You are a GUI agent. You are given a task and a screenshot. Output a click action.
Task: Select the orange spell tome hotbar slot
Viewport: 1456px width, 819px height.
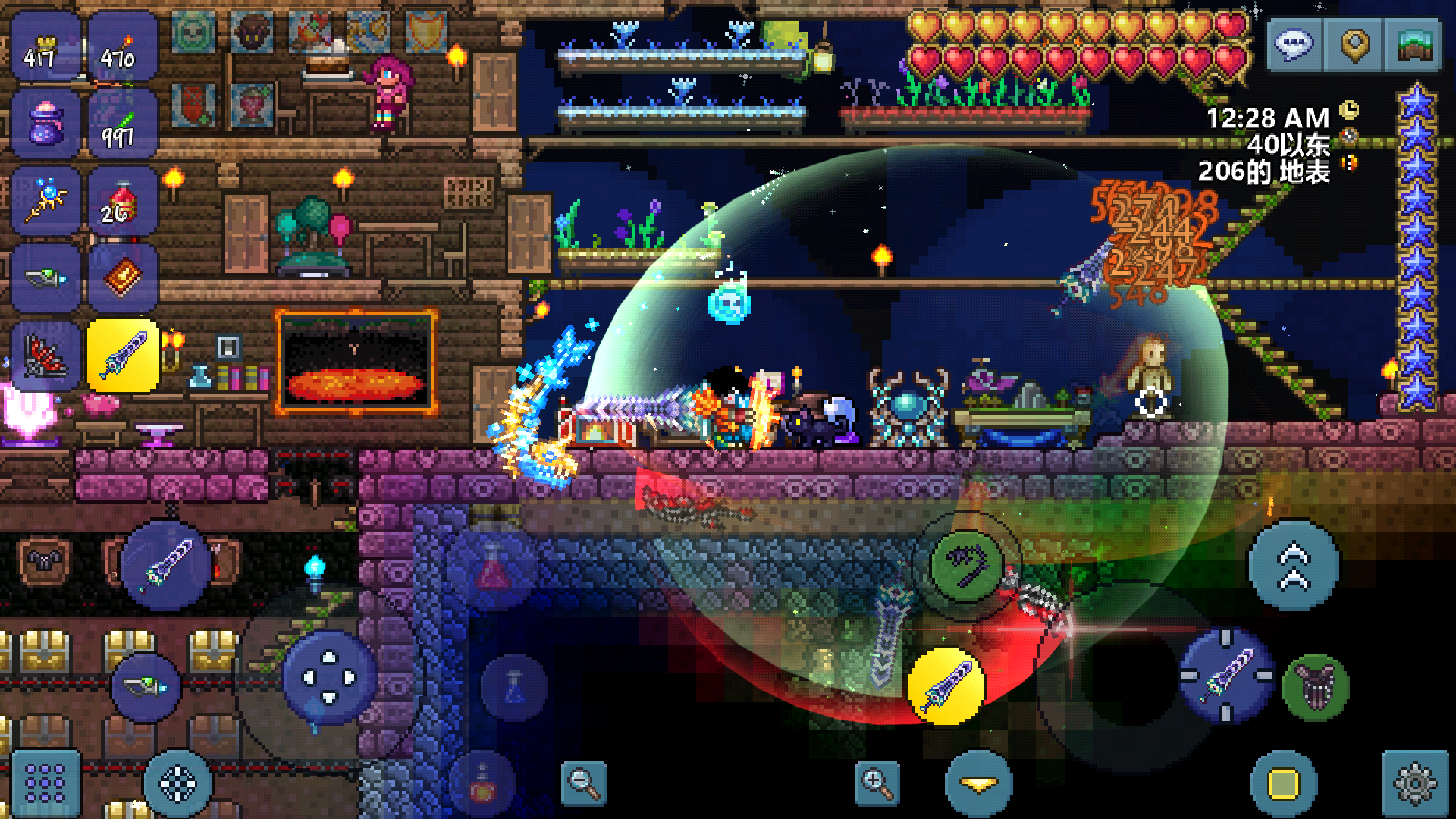[123, 278]
